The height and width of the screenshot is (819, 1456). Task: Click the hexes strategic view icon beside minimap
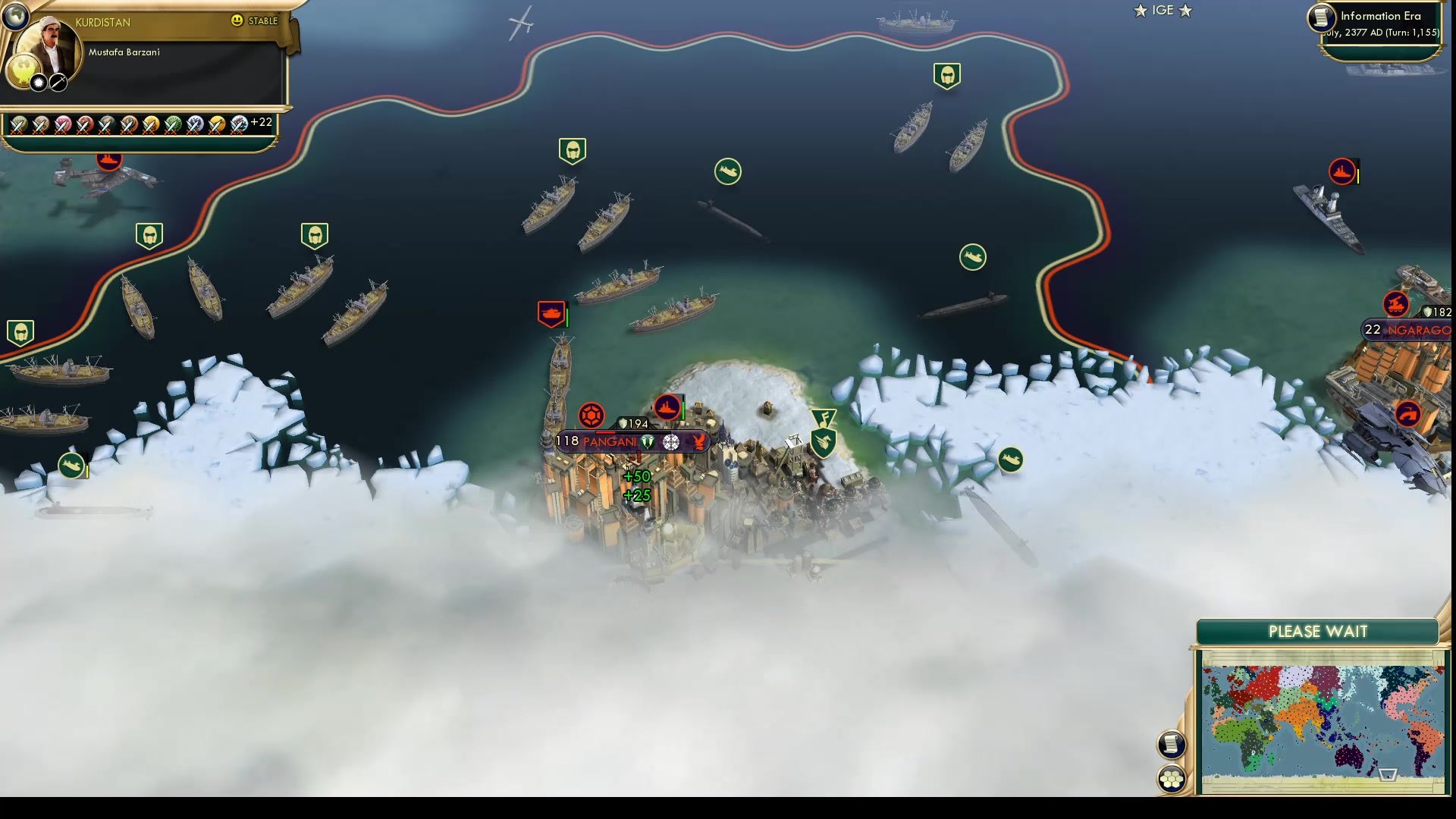click(x=1172, y=777)
